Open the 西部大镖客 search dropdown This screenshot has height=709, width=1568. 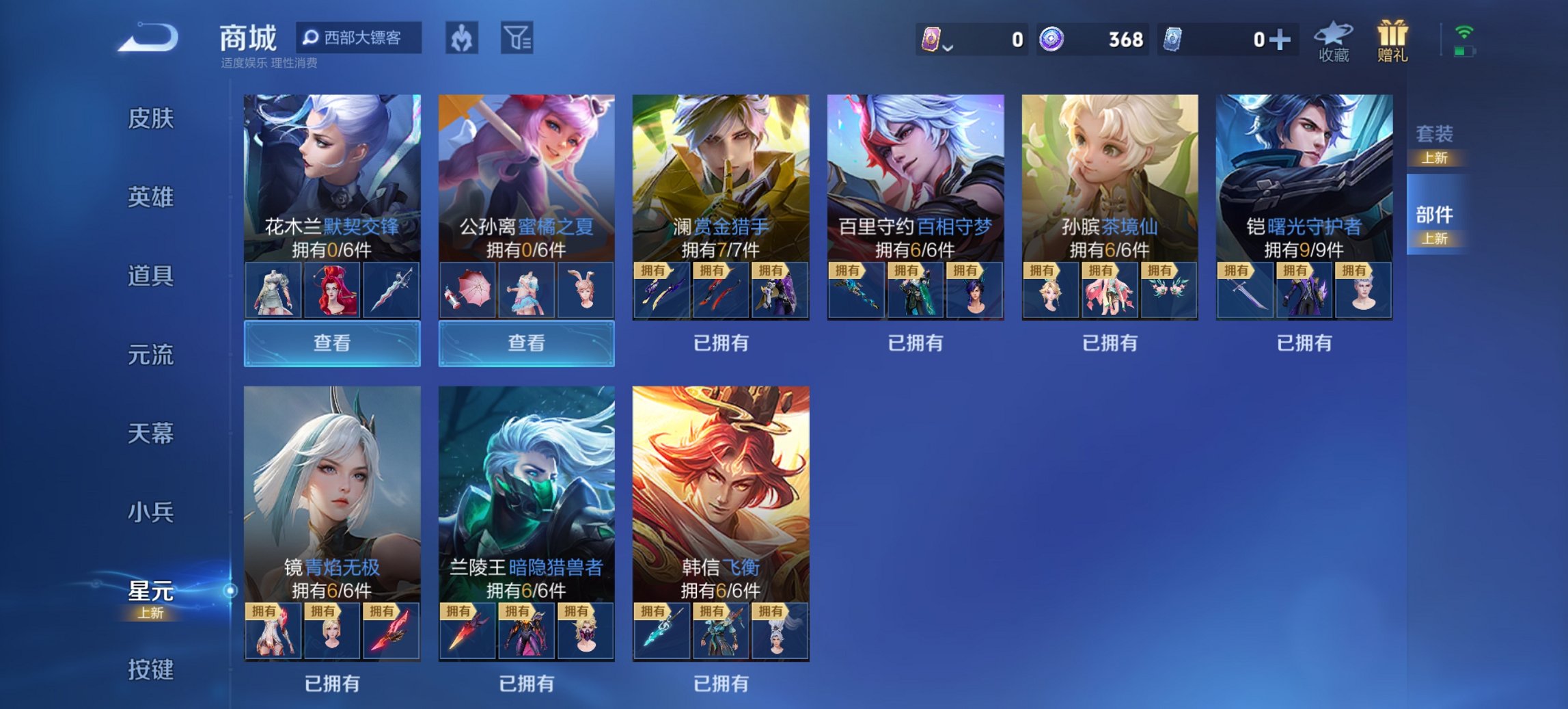(x=357, y=39)
